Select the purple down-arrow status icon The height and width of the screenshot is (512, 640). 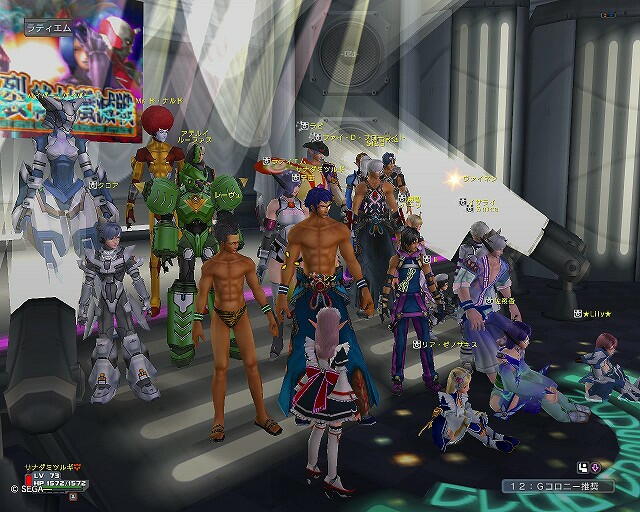[x=596, y=466]
